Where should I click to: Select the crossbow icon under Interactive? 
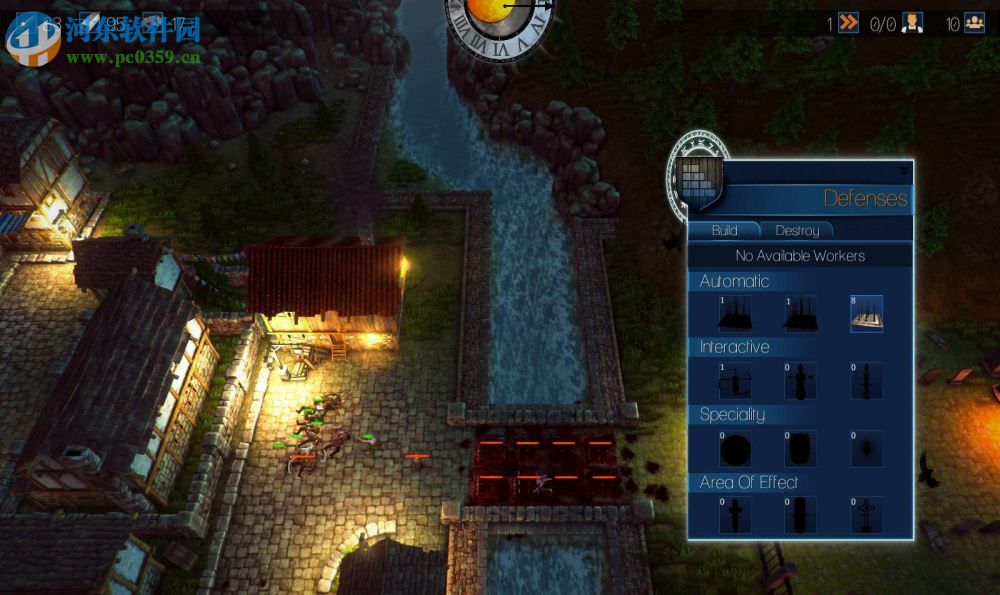[x=734, y=381]
